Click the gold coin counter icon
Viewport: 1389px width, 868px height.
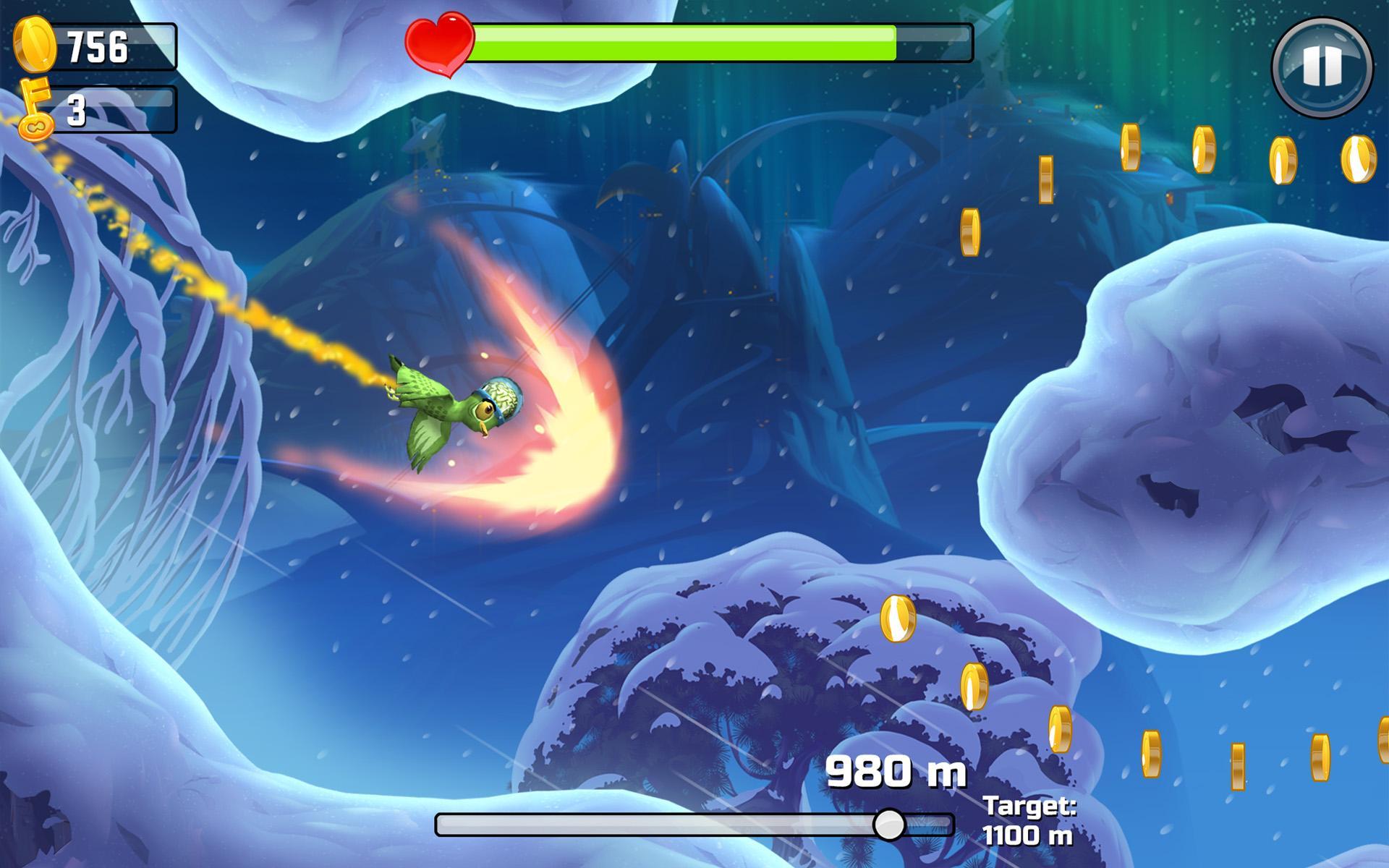point(35,43)
